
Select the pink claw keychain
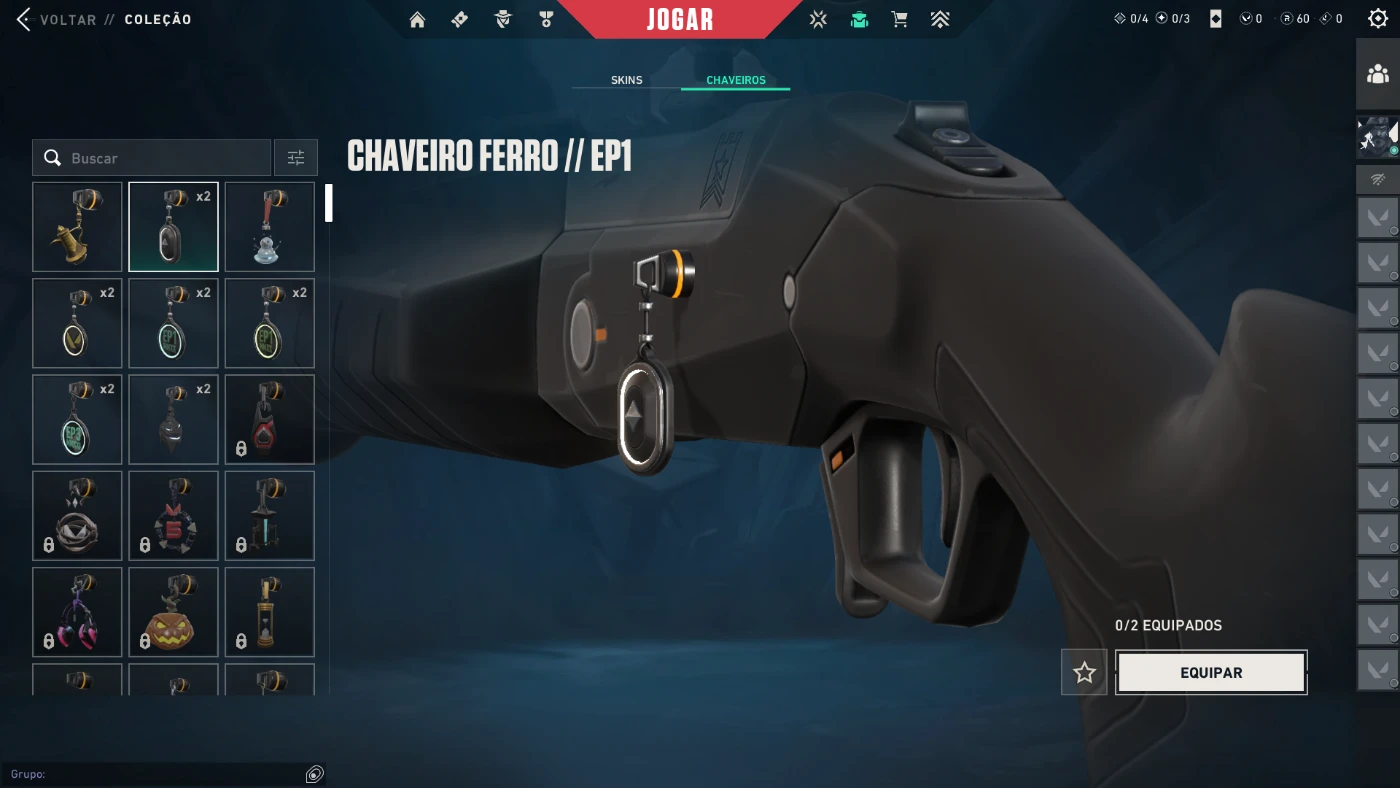point(77,612)
